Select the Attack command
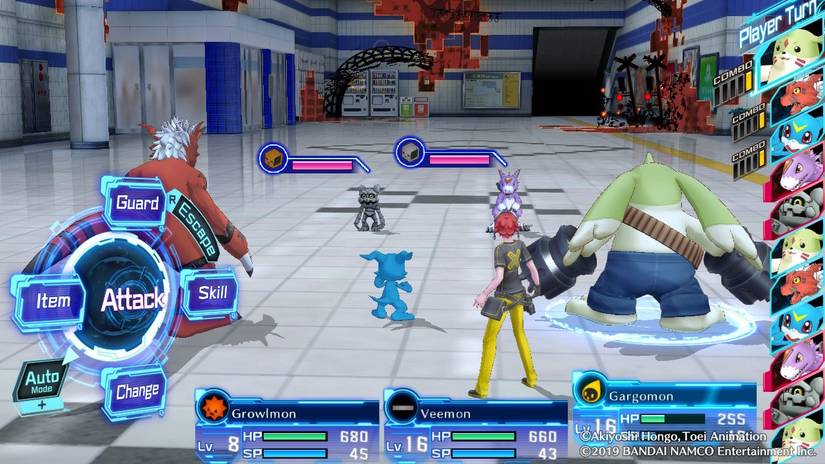This screenshot has height=464, width=825. [x=132, y=298]
